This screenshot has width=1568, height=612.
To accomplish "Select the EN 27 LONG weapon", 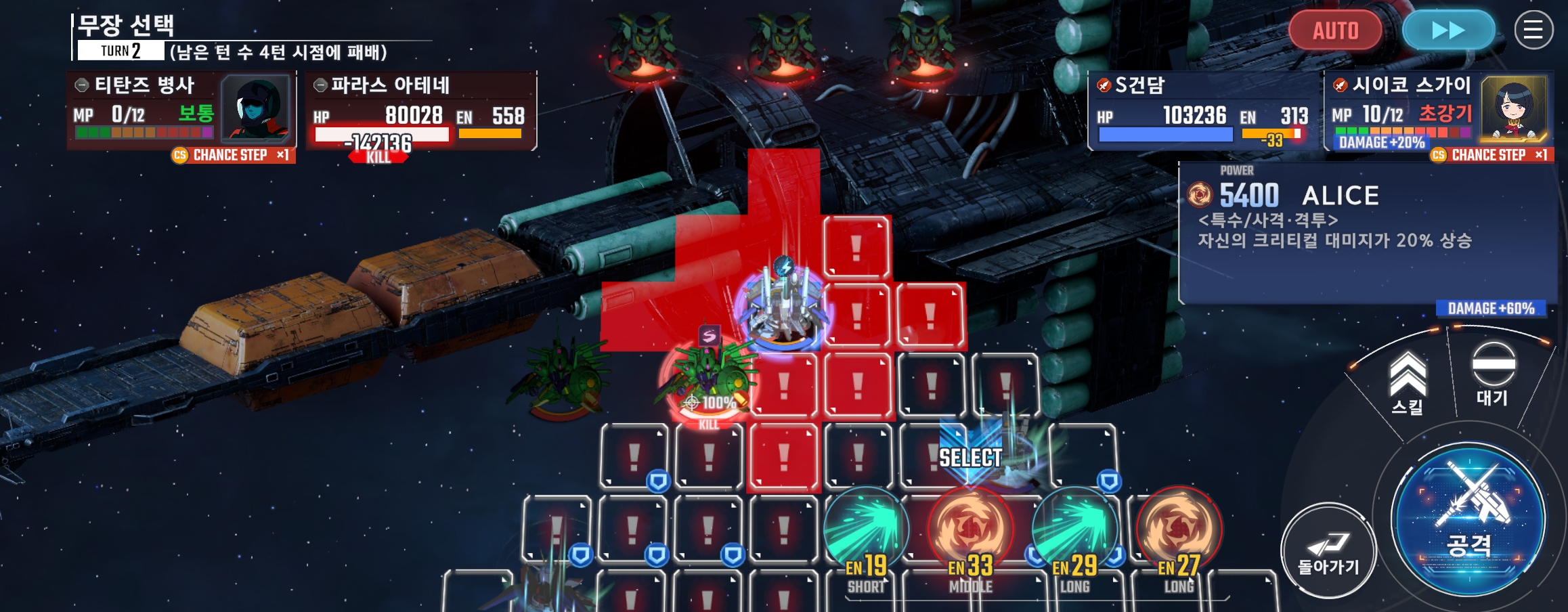I will [1179, 531].
